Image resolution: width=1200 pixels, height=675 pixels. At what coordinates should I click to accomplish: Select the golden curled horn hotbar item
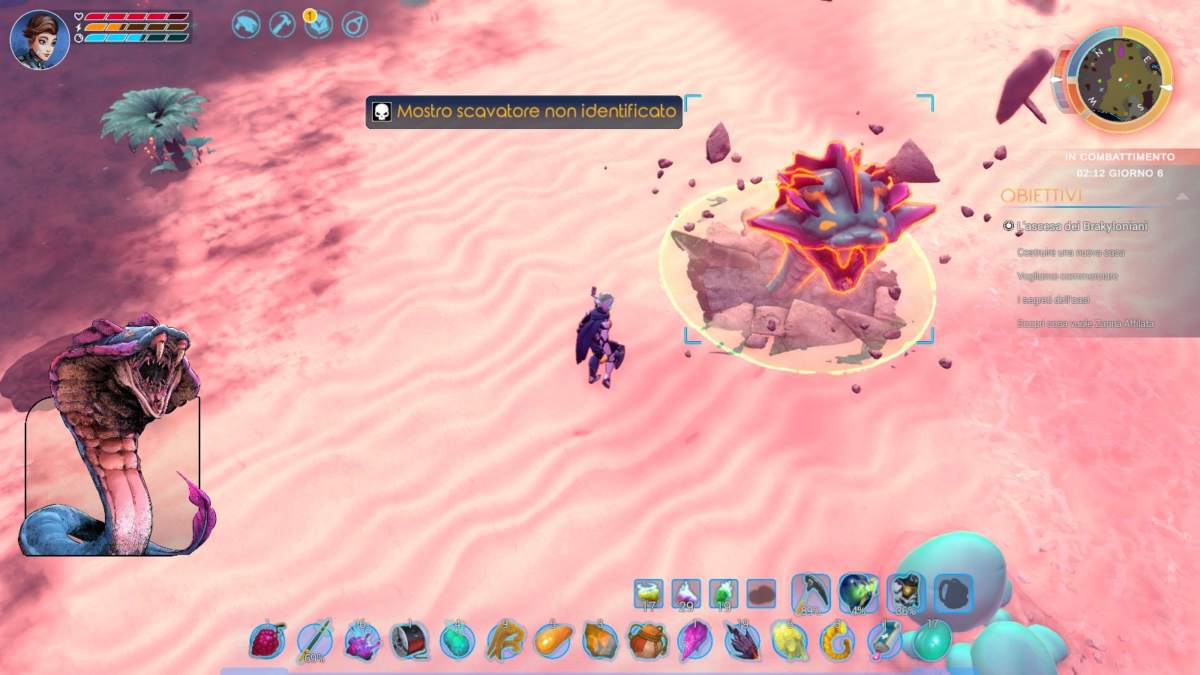[837, 640]
